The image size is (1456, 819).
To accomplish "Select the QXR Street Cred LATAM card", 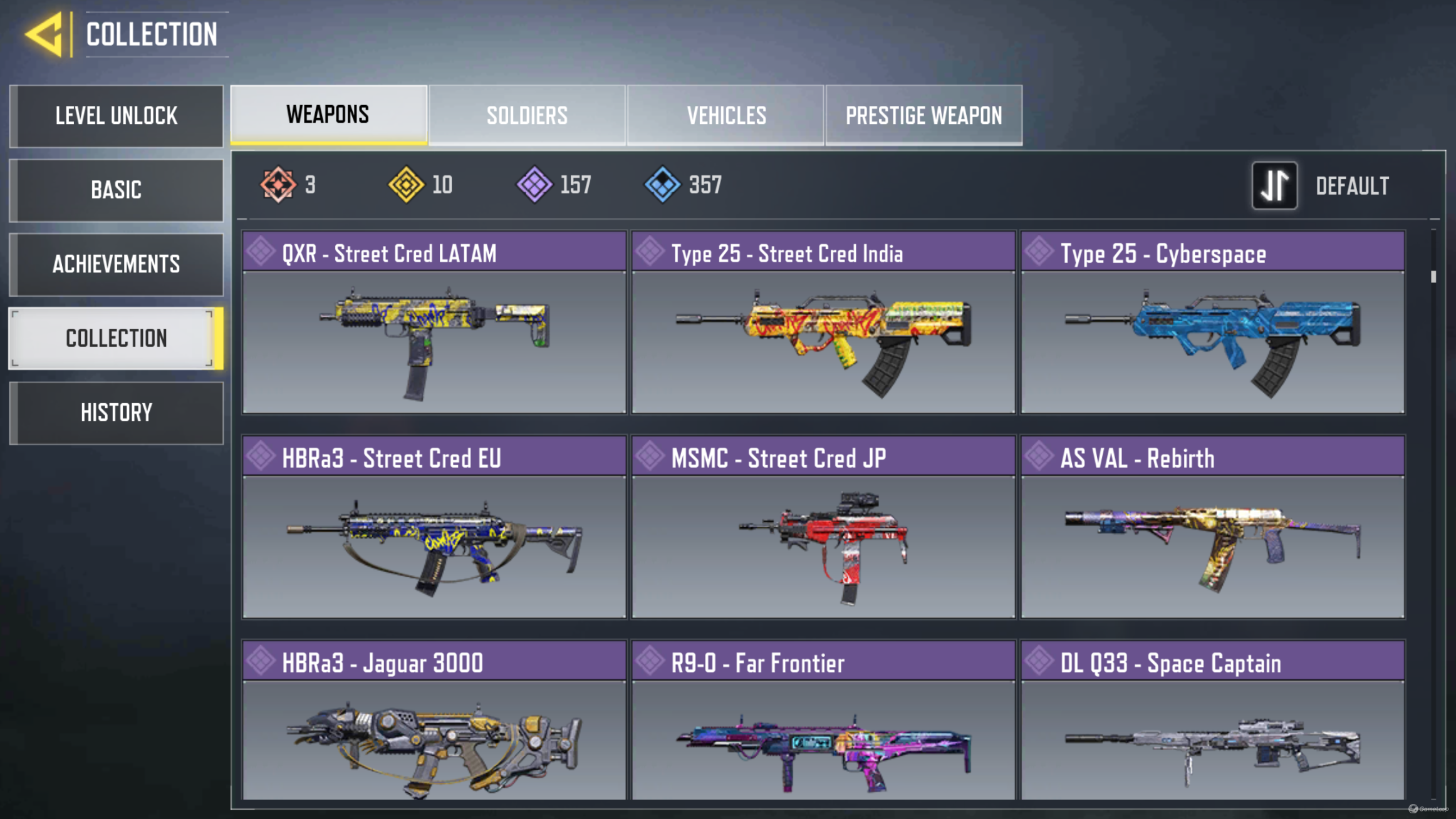I will tap(434, 322).
